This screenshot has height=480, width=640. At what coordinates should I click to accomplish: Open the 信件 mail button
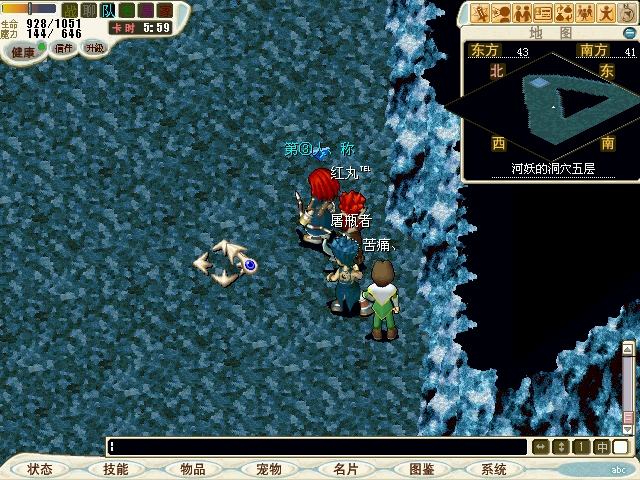(x=64, y=48)
